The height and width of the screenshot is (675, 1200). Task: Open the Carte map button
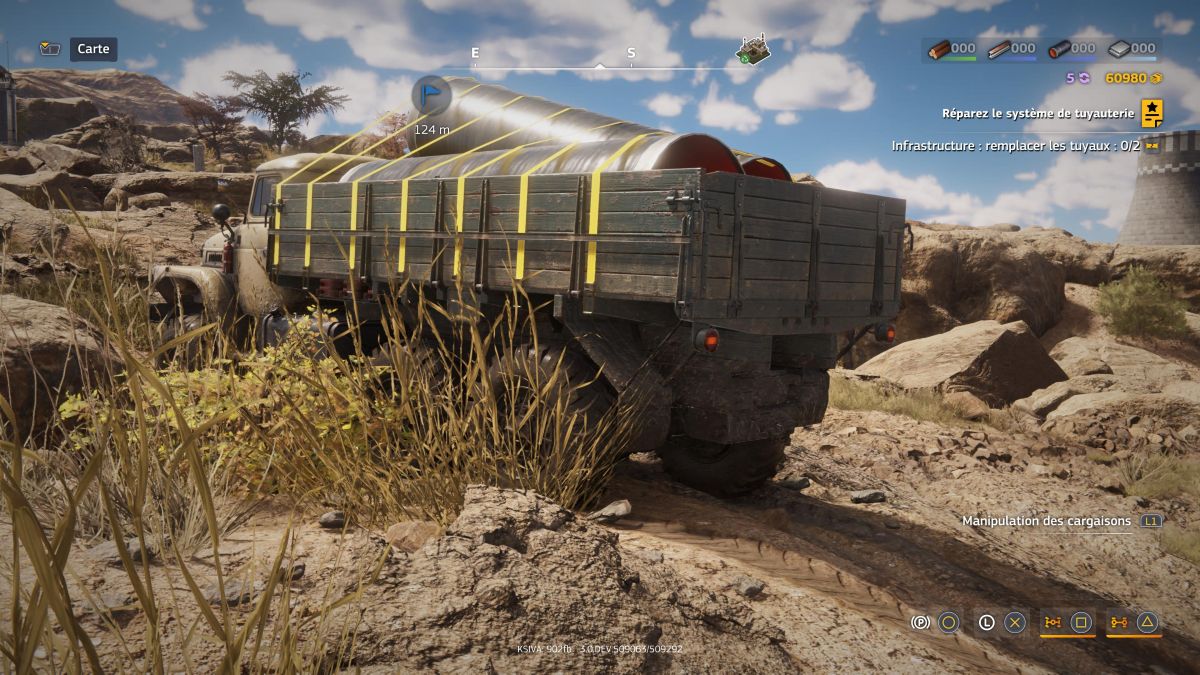tap(93, 49)
